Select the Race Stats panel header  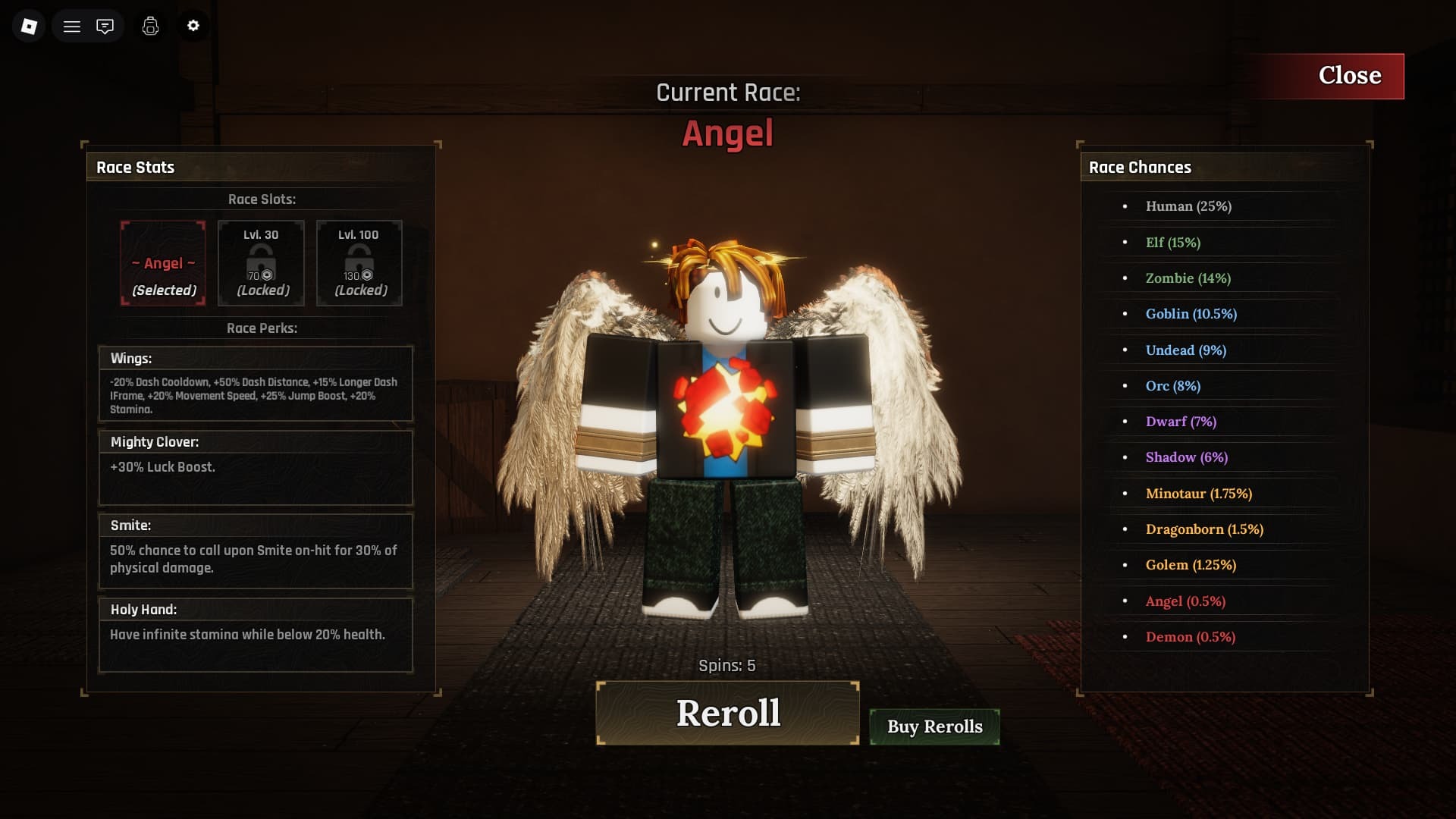tap(135, 167)
